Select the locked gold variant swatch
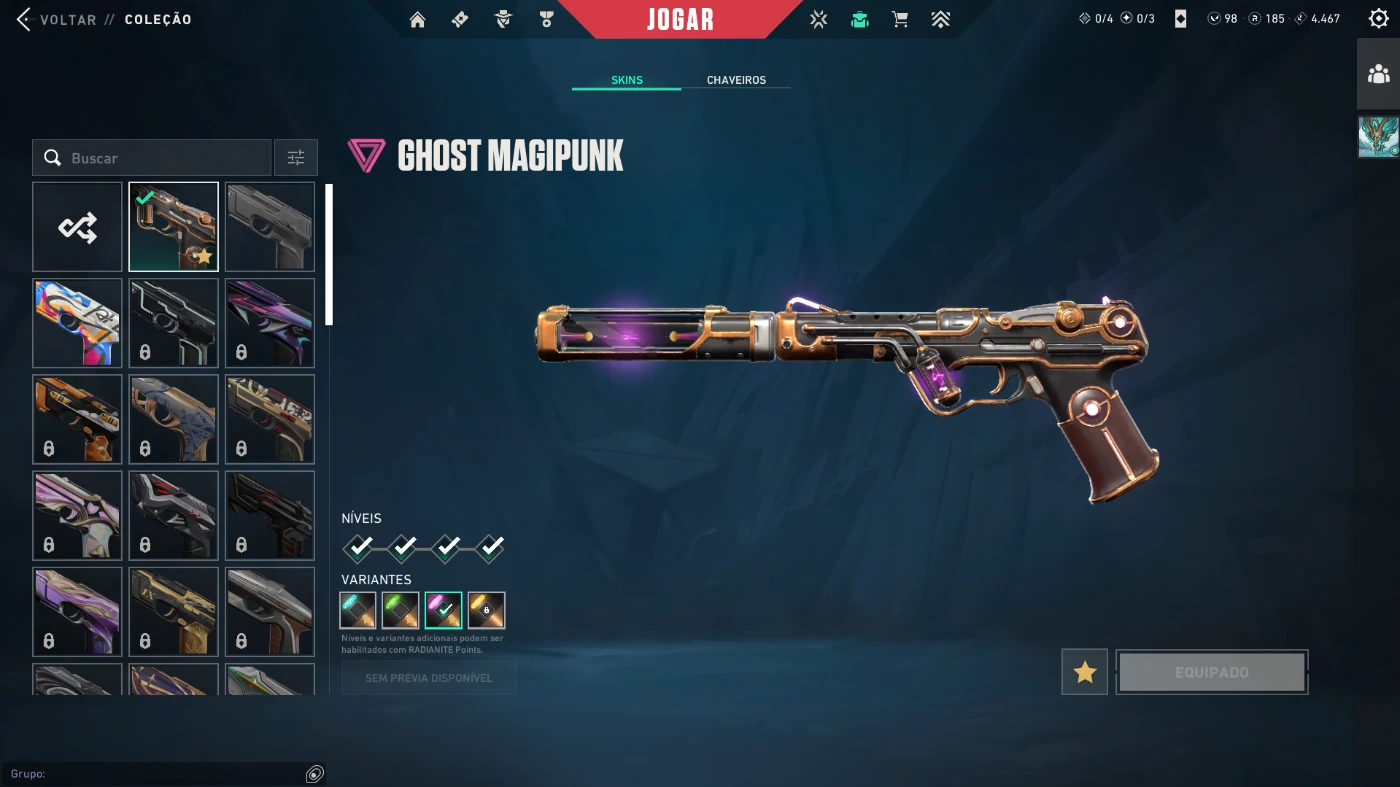Screen dimensions: 1400x787 pyautogui.click(x=486, y=610)
